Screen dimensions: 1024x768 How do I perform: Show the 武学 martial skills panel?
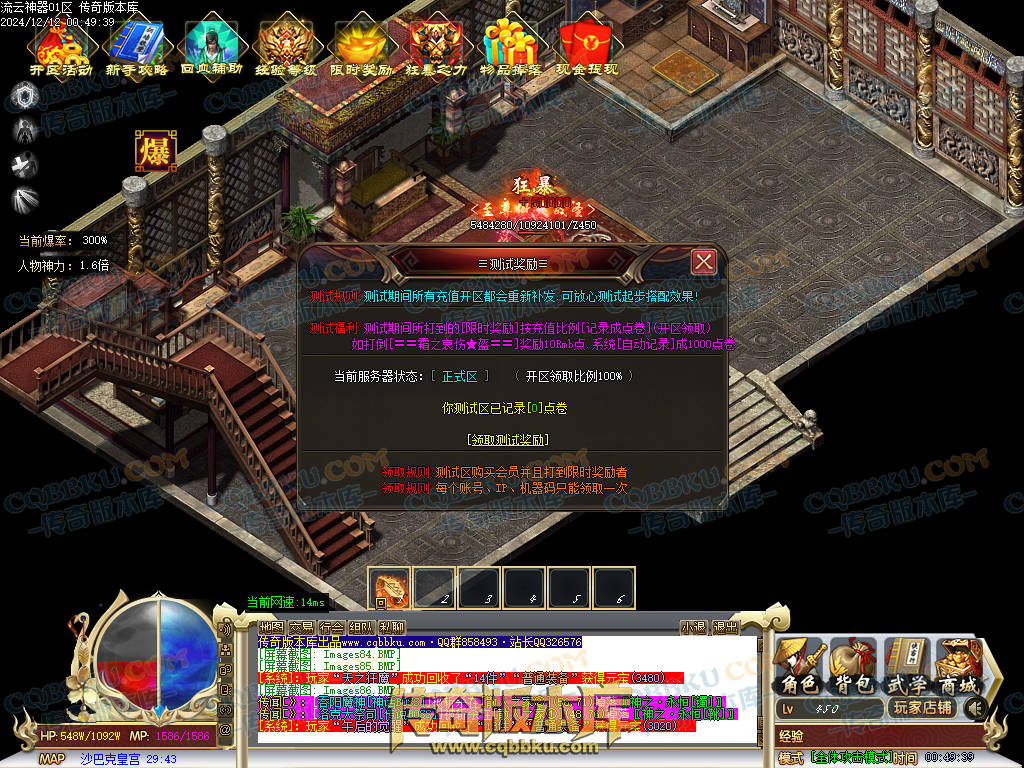[906, 666]
